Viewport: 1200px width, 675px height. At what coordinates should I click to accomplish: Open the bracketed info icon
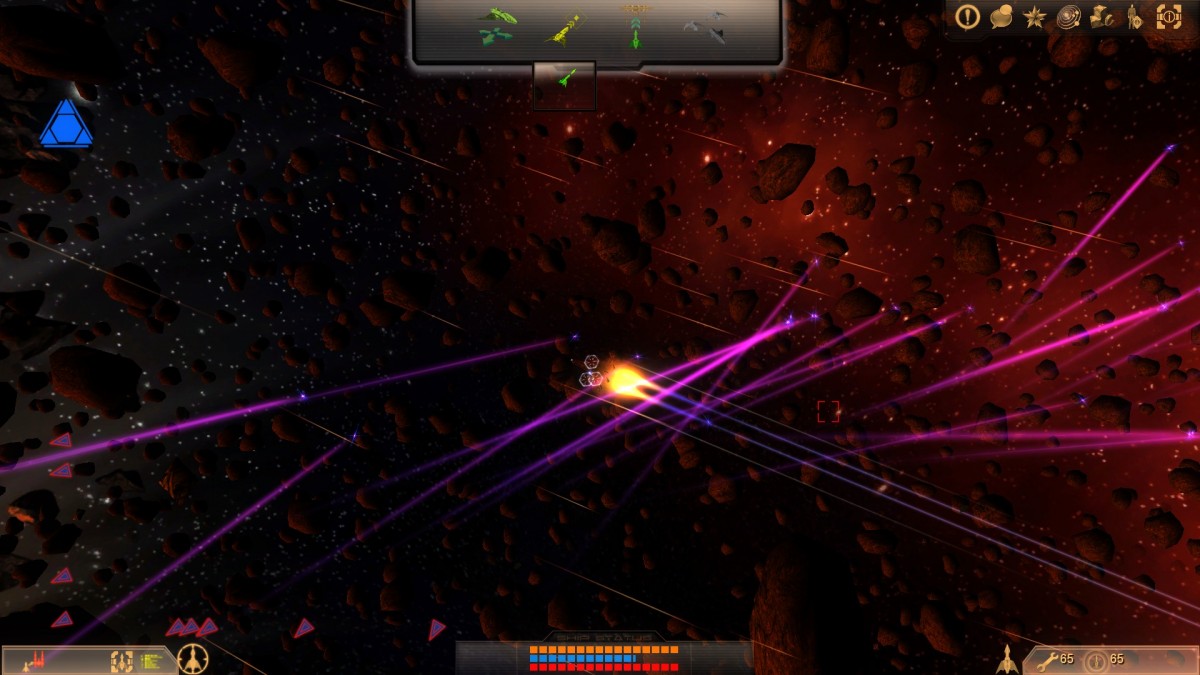pos(1168,16)
